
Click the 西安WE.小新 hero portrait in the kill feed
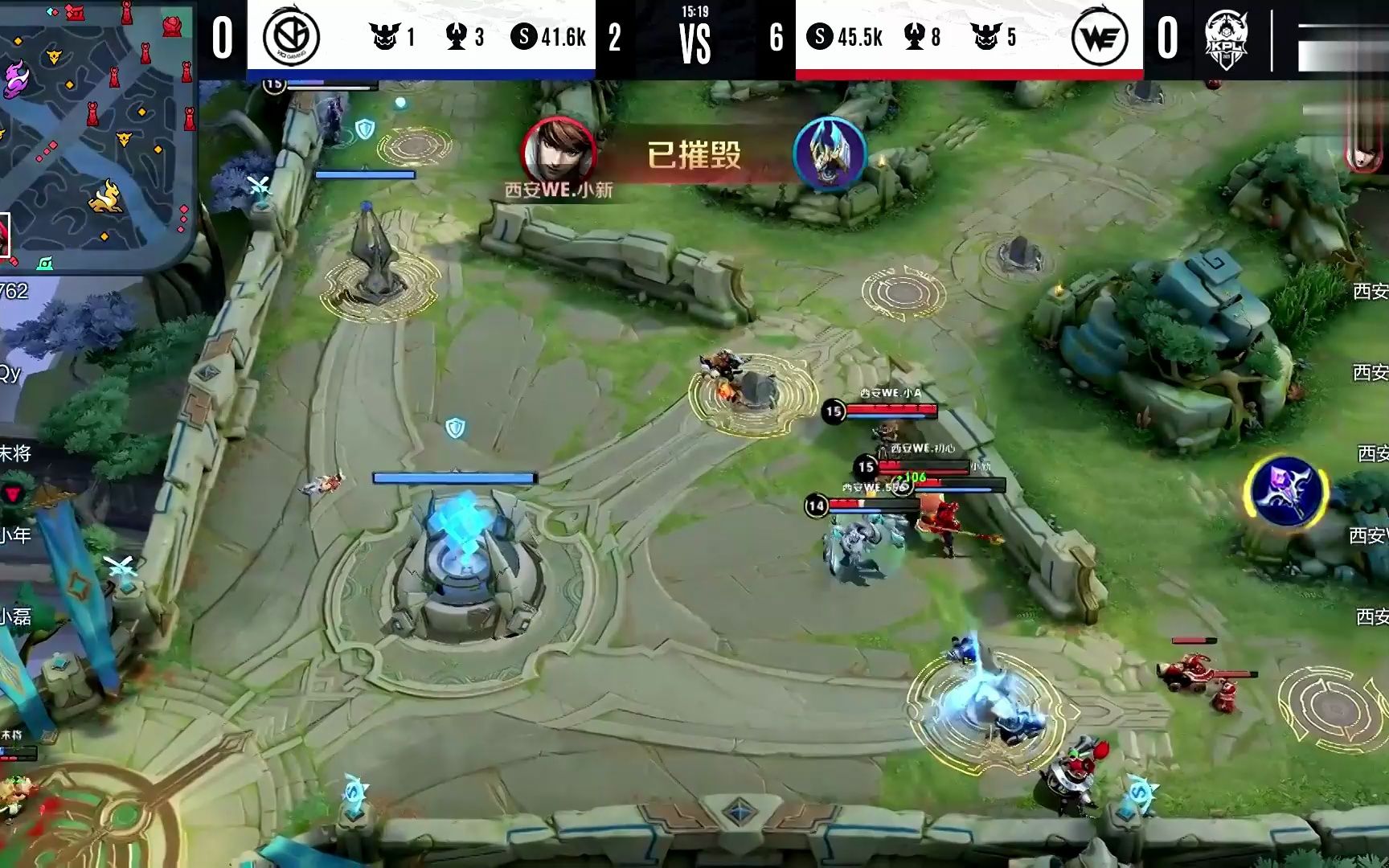point(558,151)
